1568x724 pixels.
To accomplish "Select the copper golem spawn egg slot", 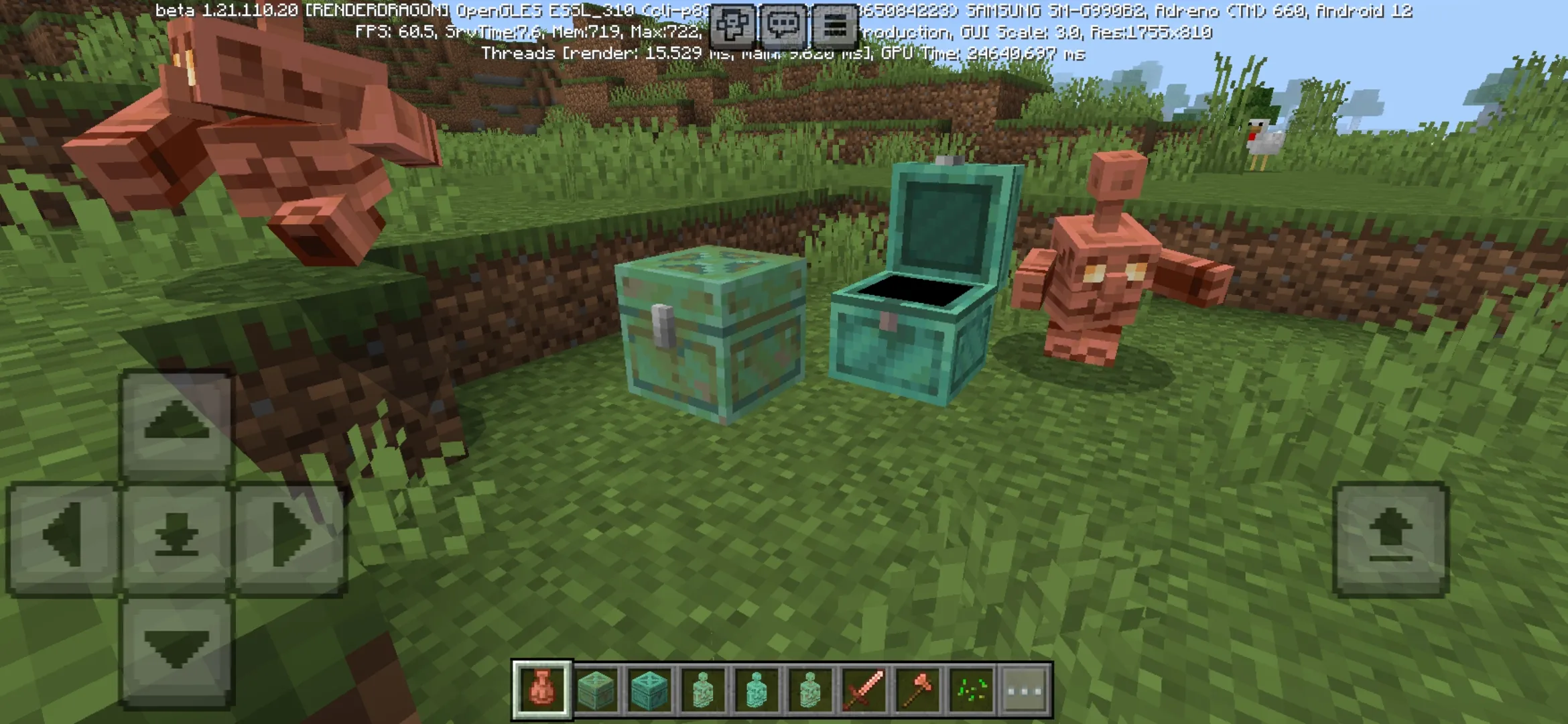I will (x=542, y=689).
